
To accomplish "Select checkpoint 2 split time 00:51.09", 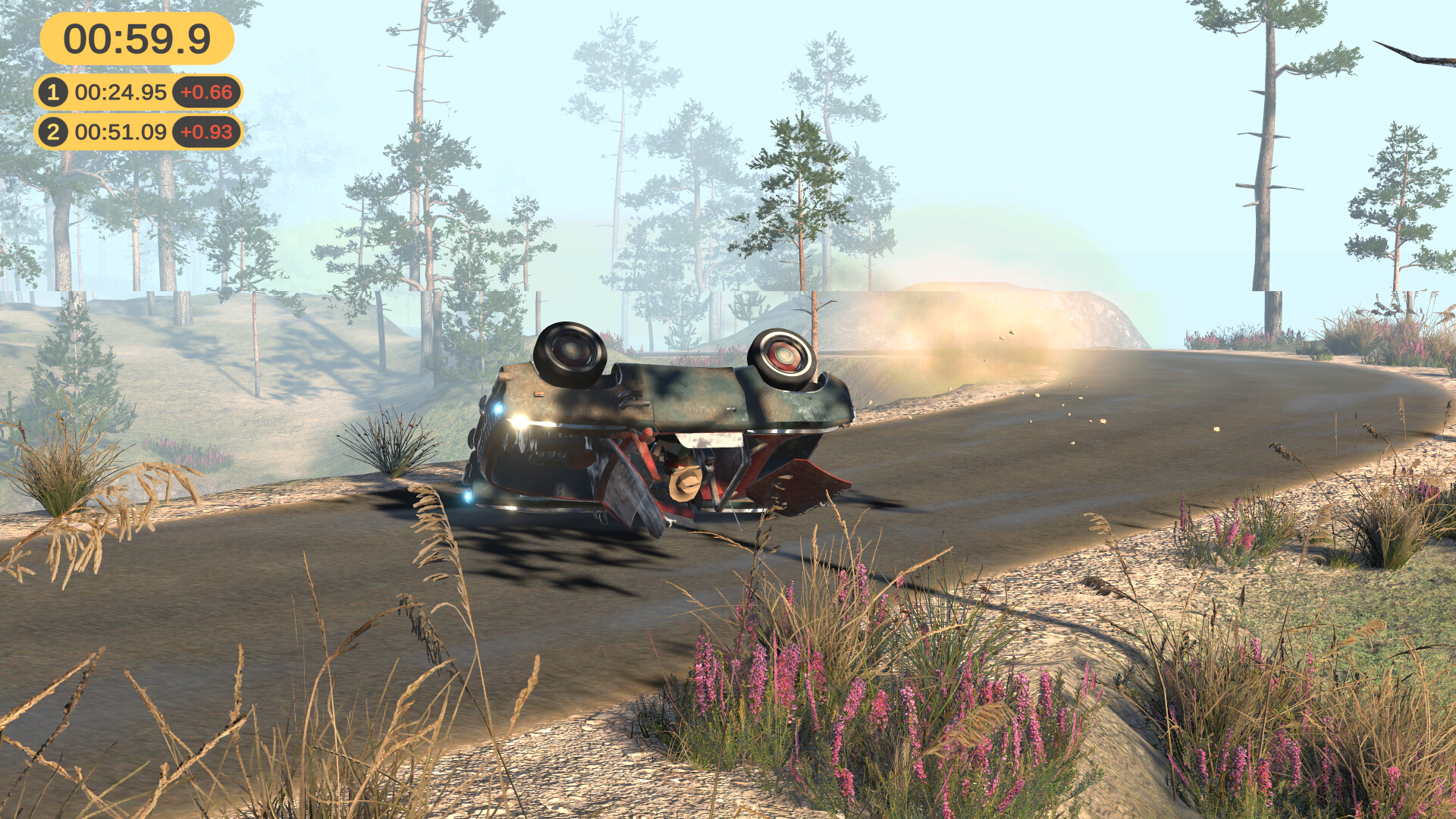I will coord(121,132).
